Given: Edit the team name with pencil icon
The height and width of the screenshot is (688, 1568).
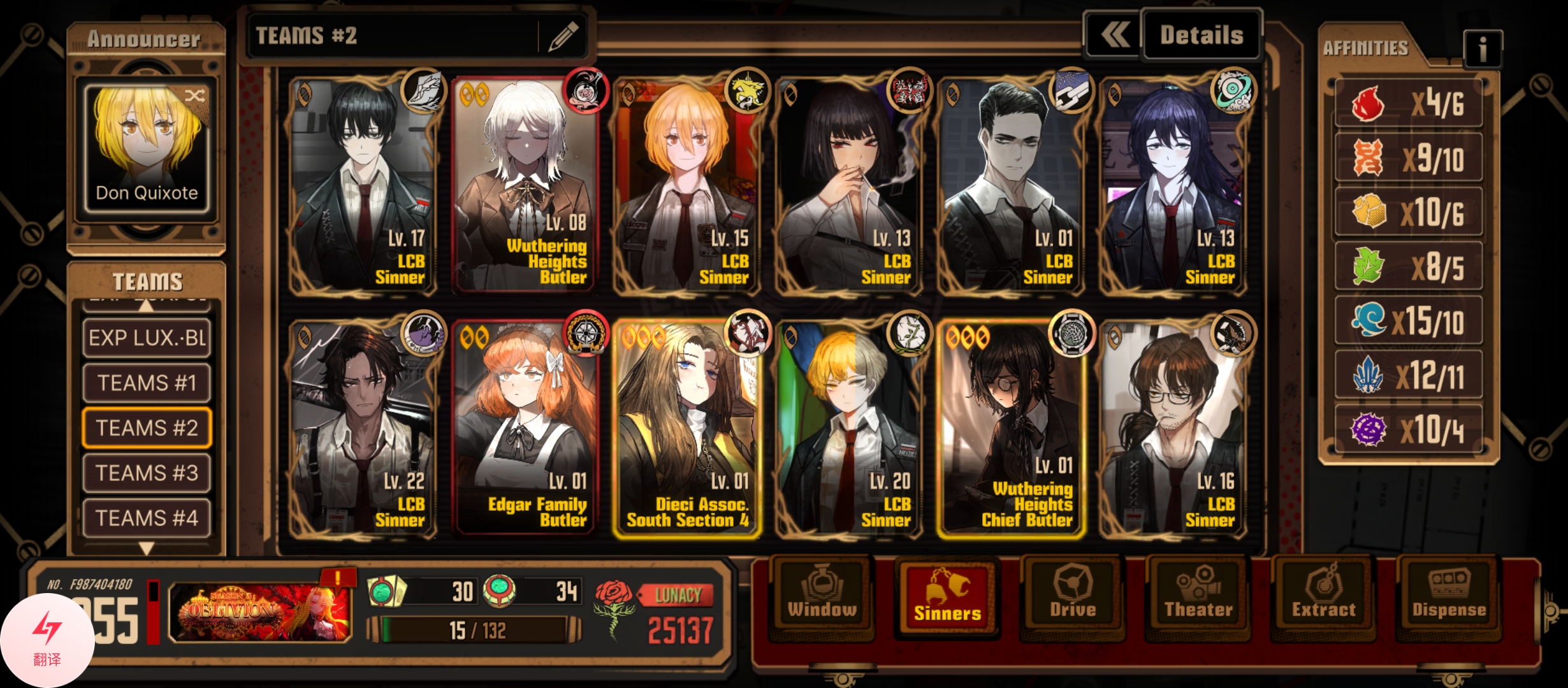Looking at the screenshot, I should [x=562, y=36].
